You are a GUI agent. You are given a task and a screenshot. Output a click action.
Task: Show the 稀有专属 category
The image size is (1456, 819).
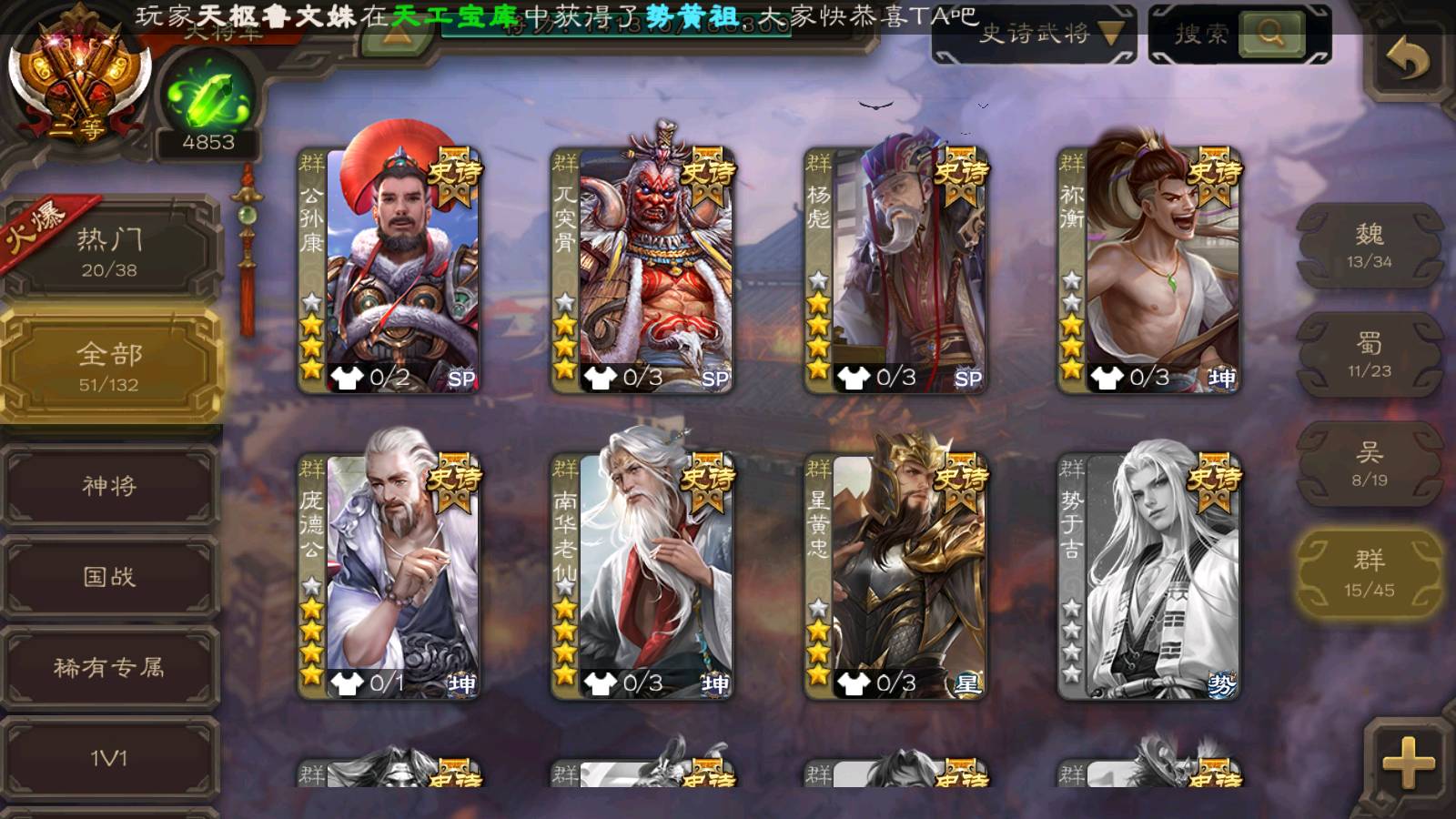[109, 668]
